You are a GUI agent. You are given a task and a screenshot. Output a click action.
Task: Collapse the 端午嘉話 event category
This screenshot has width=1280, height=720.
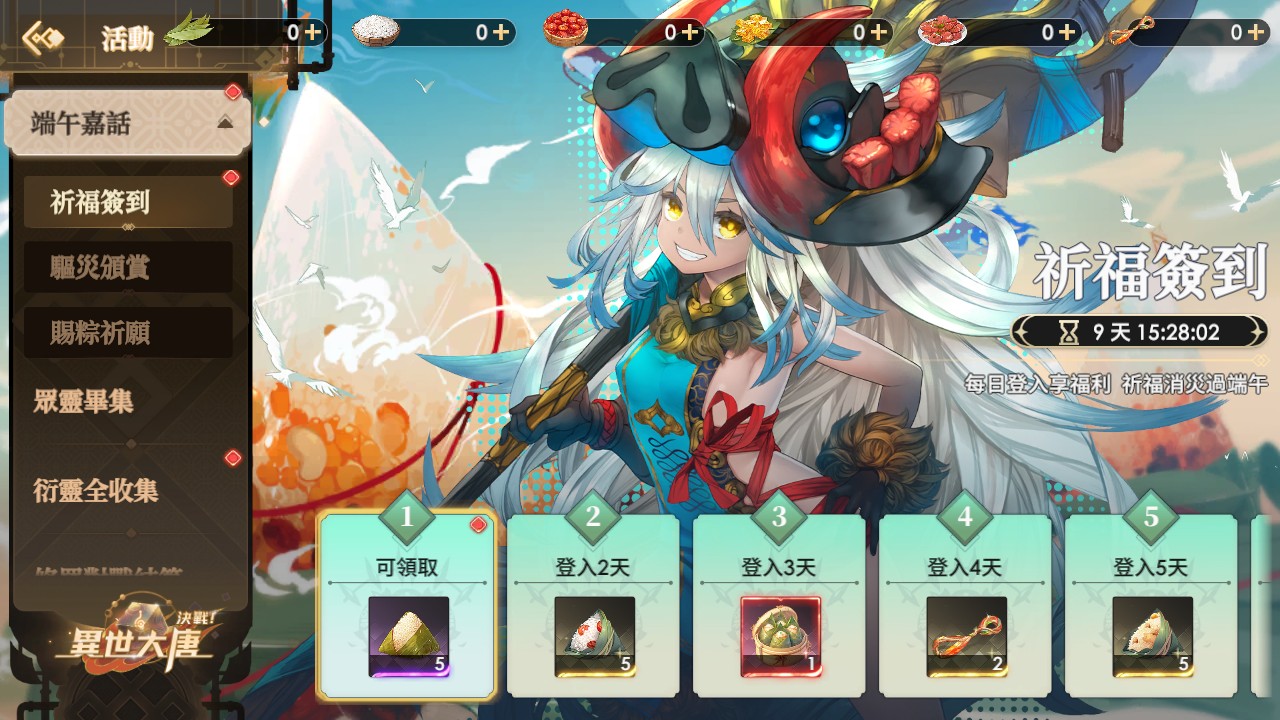(x=225, y=123)
